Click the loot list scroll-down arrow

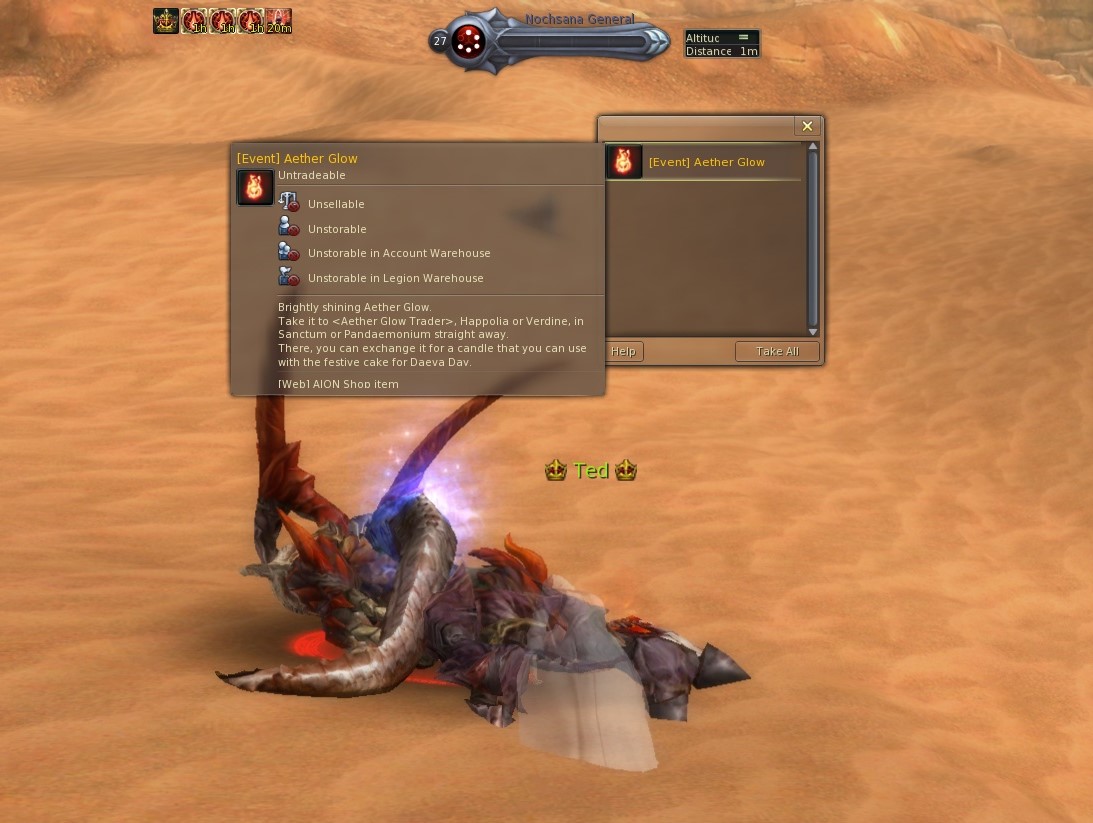(813, 332)
